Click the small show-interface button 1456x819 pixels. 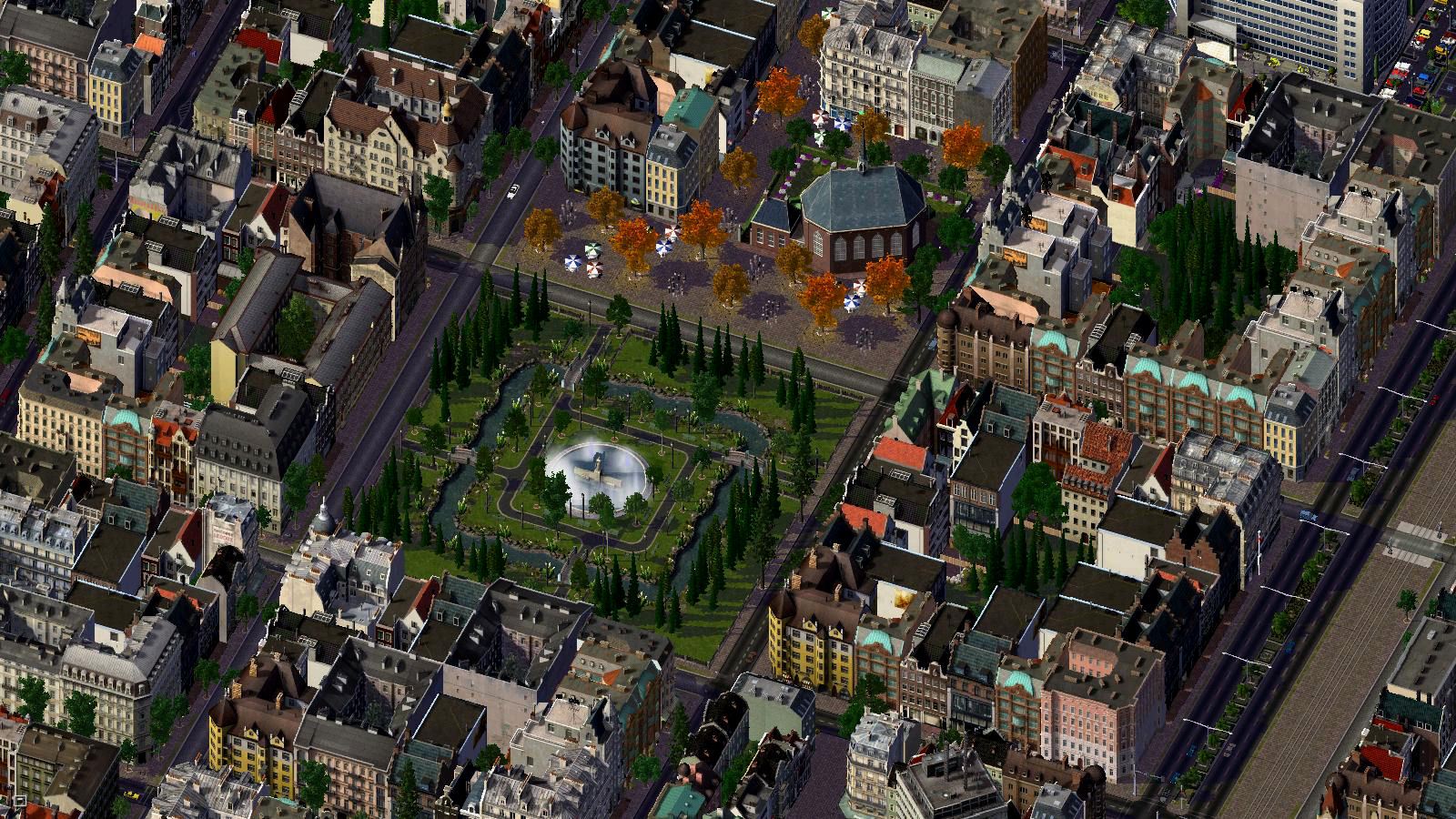[18, 803]
